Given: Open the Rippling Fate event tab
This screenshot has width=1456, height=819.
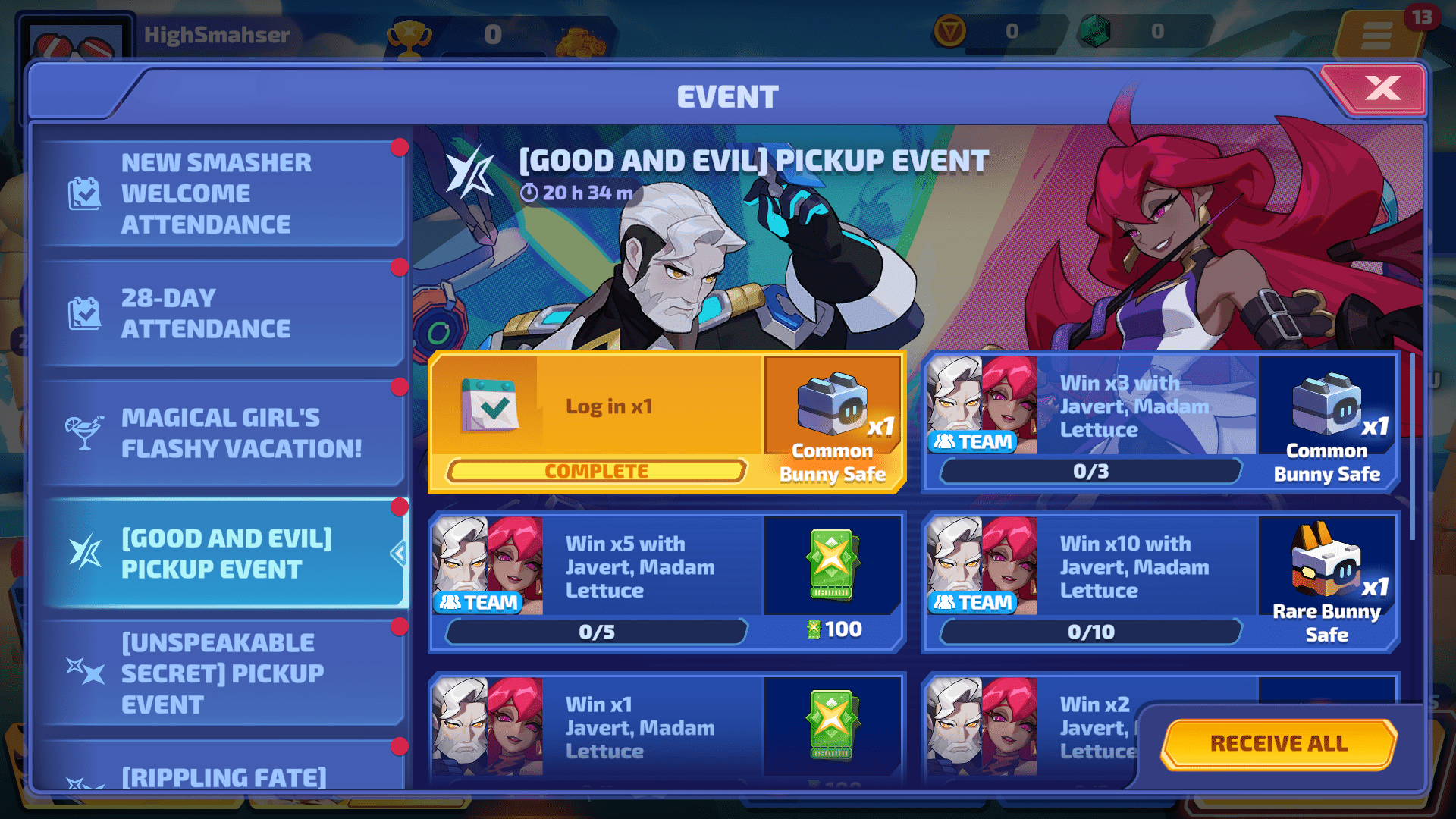Looking at the screenshot, I should [220, 775].
